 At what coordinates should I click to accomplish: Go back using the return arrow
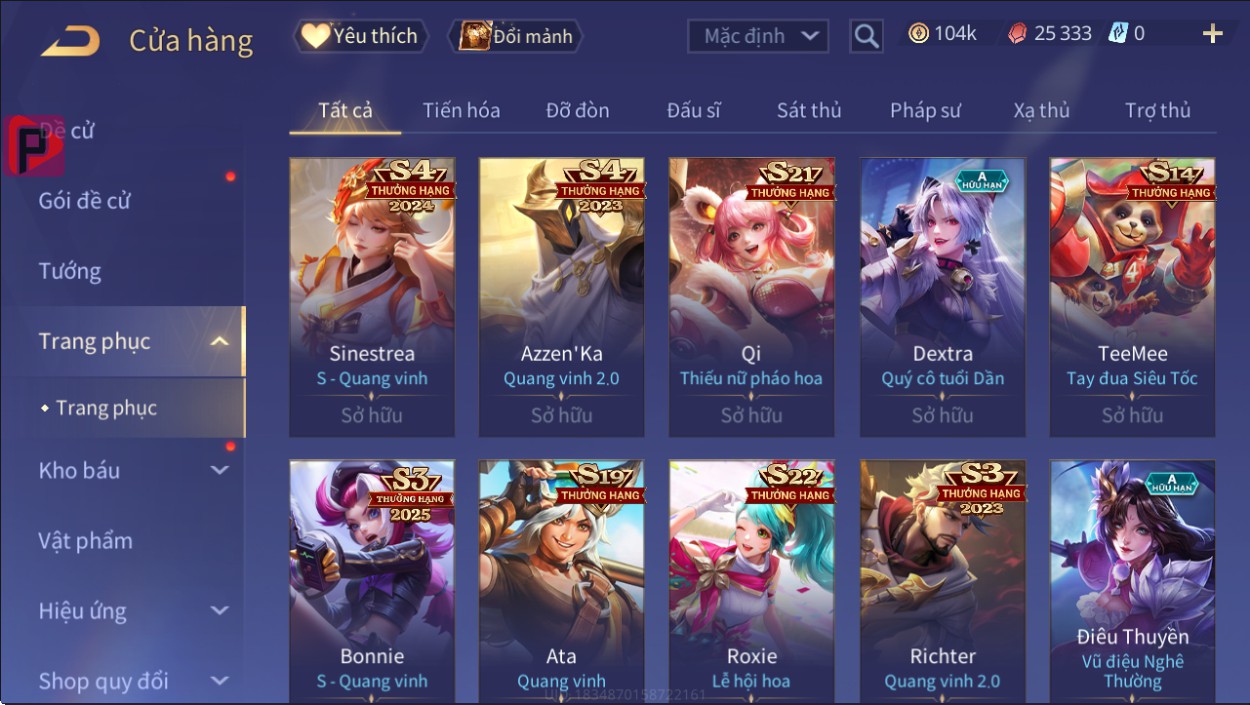(70, 40)
